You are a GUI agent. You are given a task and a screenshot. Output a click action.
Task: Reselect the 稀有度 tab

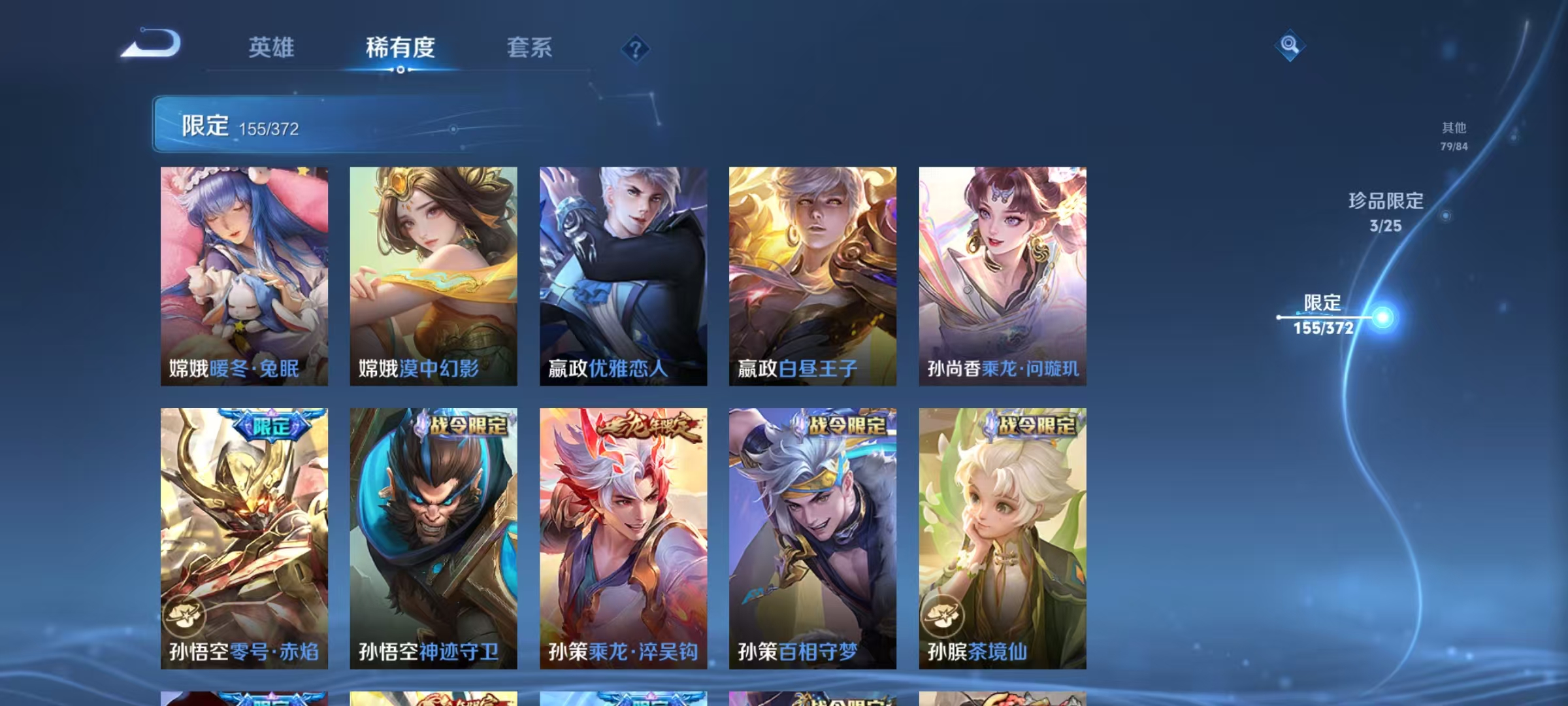click(x=400, y=48)
